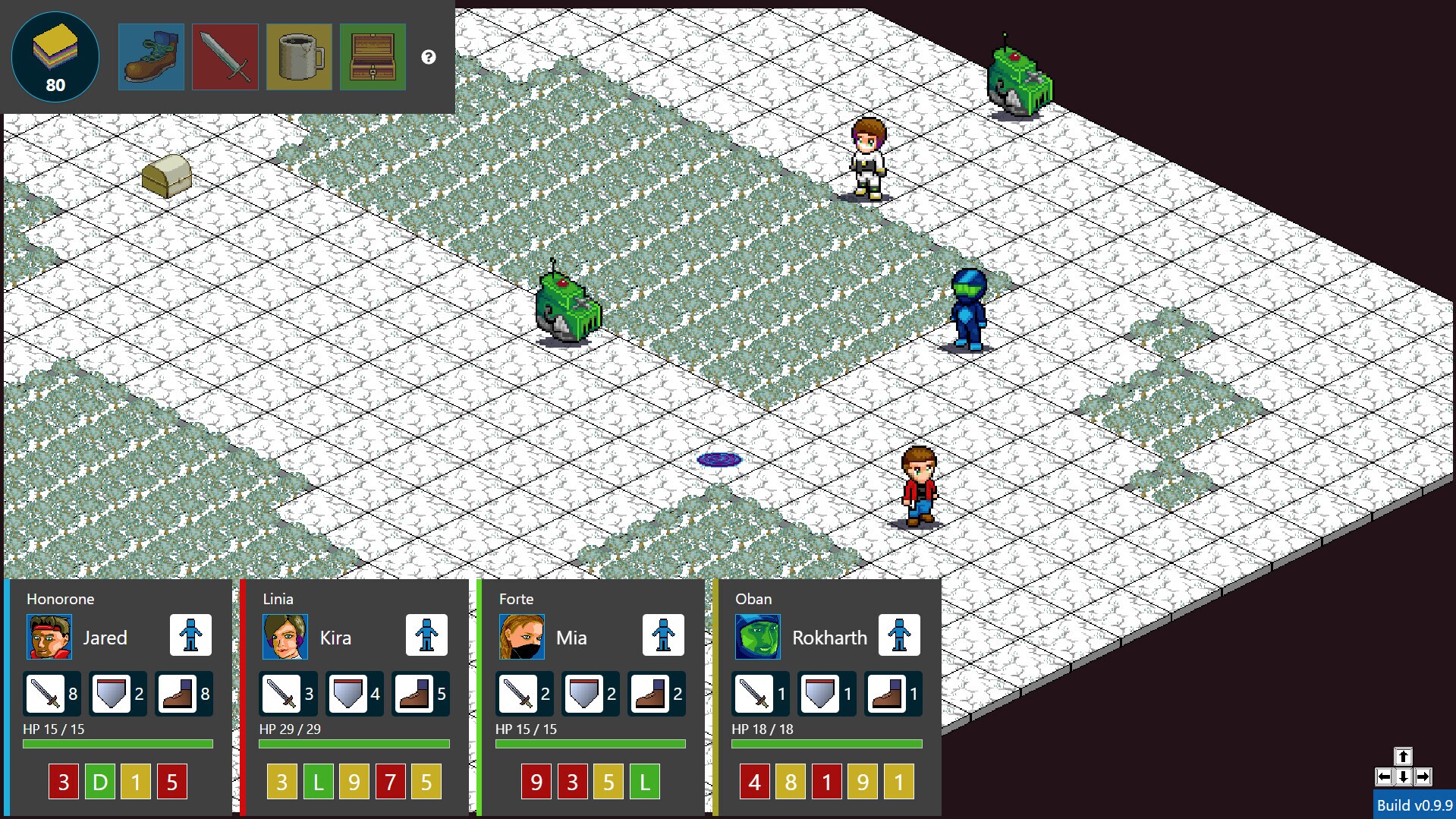Open the question mark help button
This screenshot has height=819, width=1456.
[429, 57]
